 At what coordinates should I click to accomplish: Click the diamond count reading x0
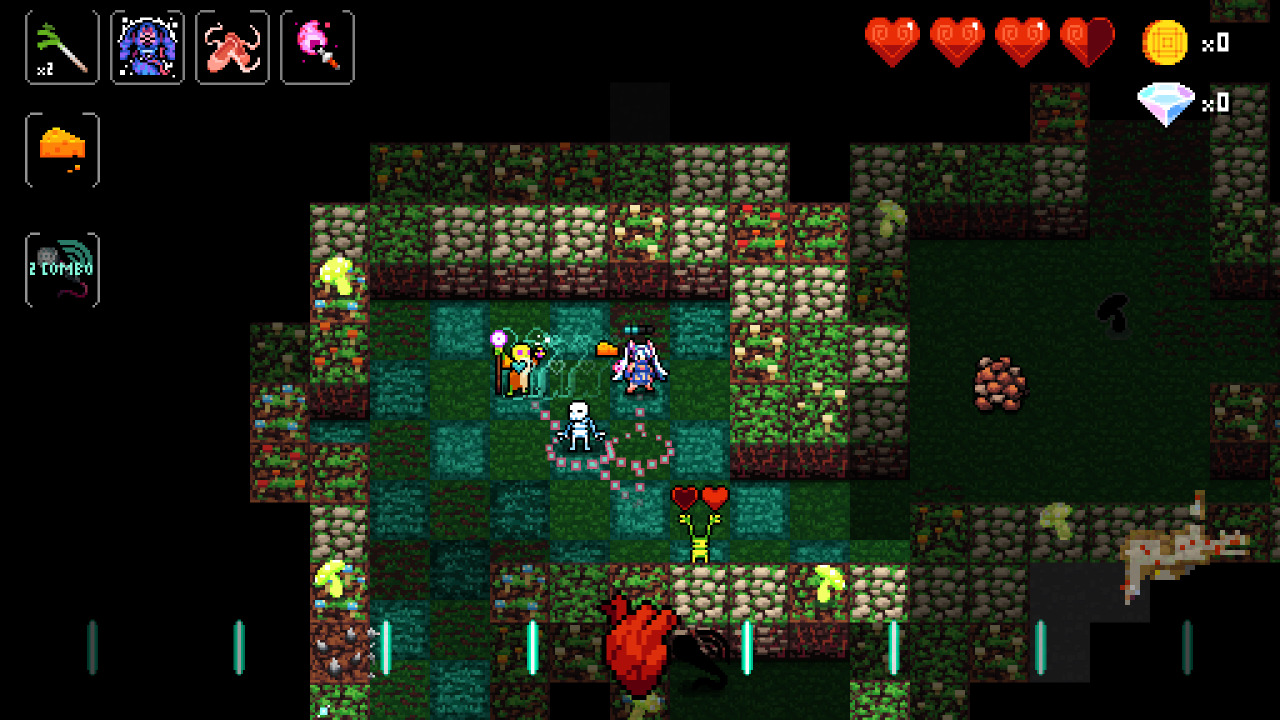(x=1216, y=100)
